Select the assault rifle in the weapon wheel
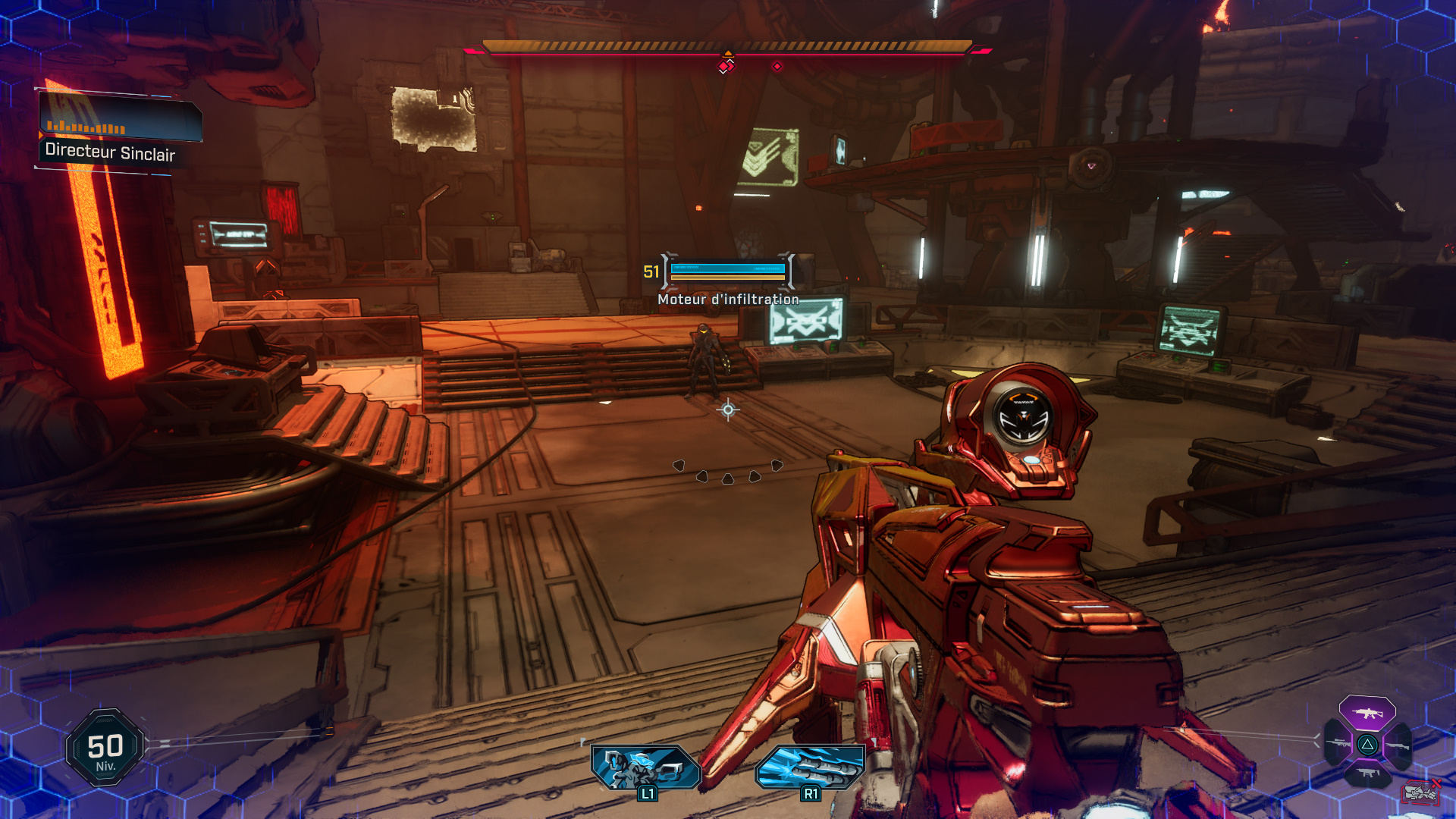Viewport: 1456px width, 819px height. (1367, 713)
